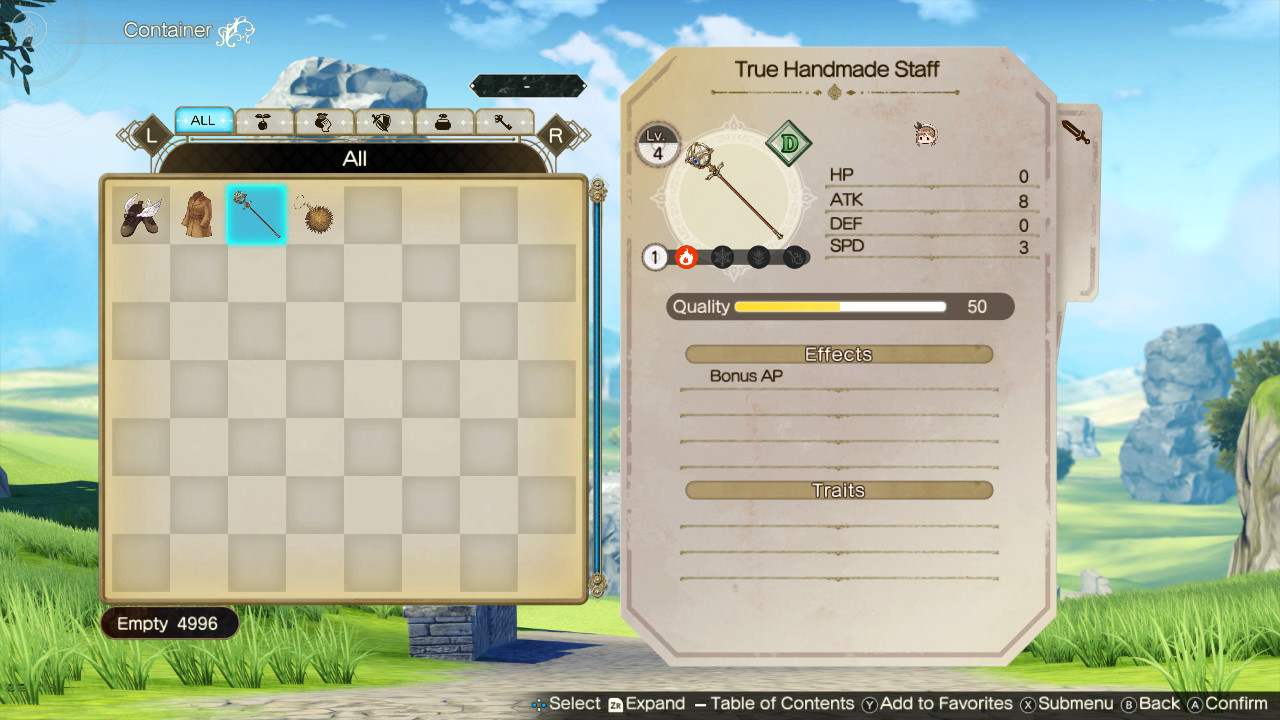Select the ice element slot icon

pos(722,257)
